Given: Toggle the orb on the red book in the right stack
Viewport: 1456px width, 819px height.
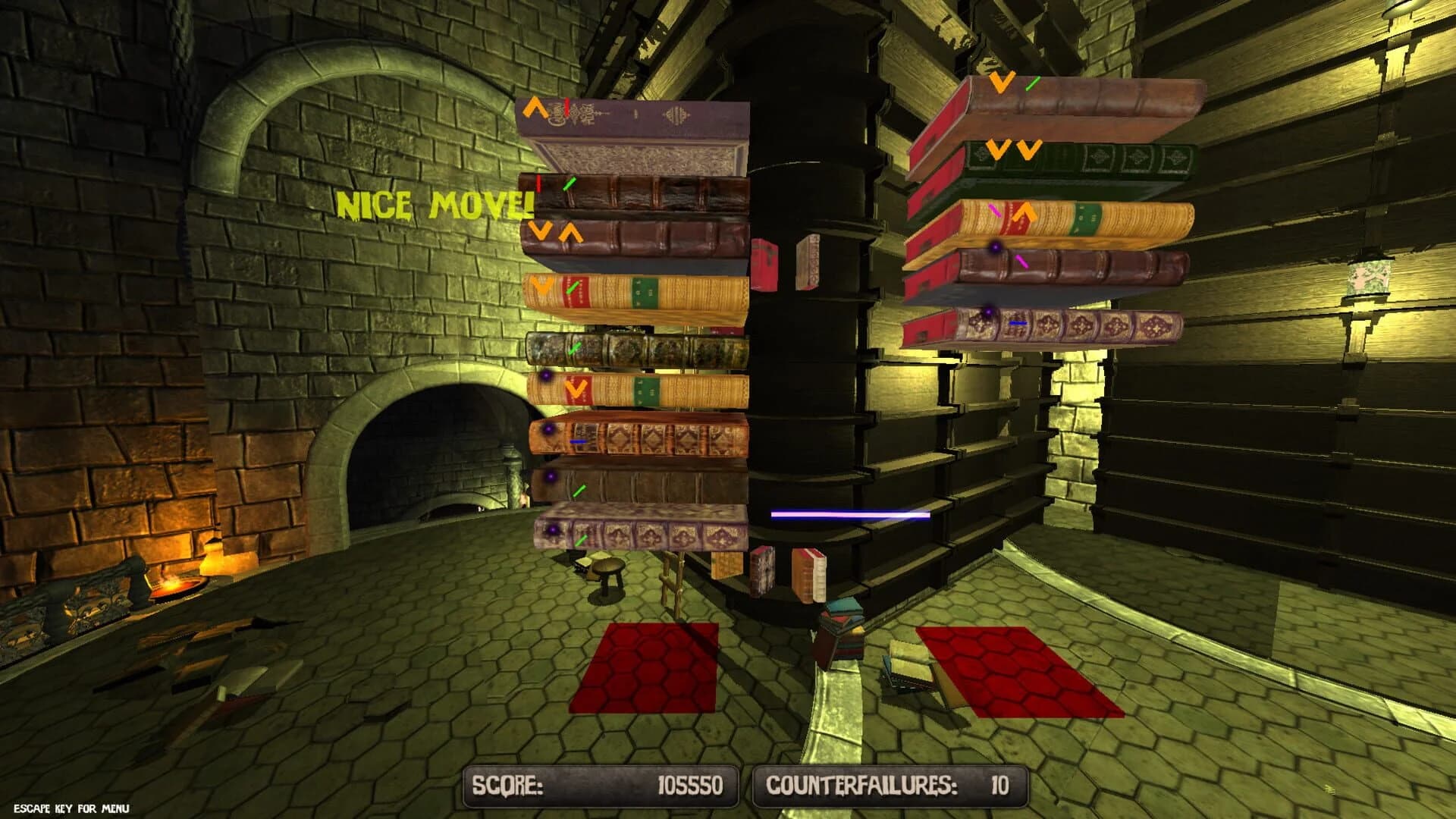Looking at the screenshot, I should 995,247.
